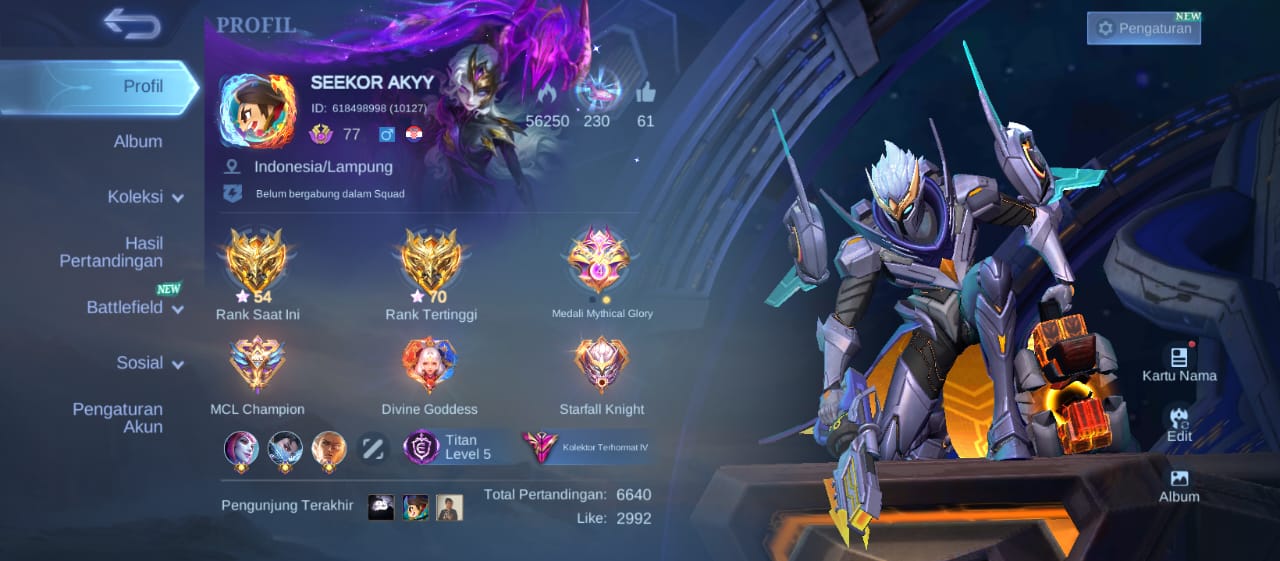The width and height of the screenshot is (1280, 561).
Task: Tap the player avatar picture
Action: 256,111
